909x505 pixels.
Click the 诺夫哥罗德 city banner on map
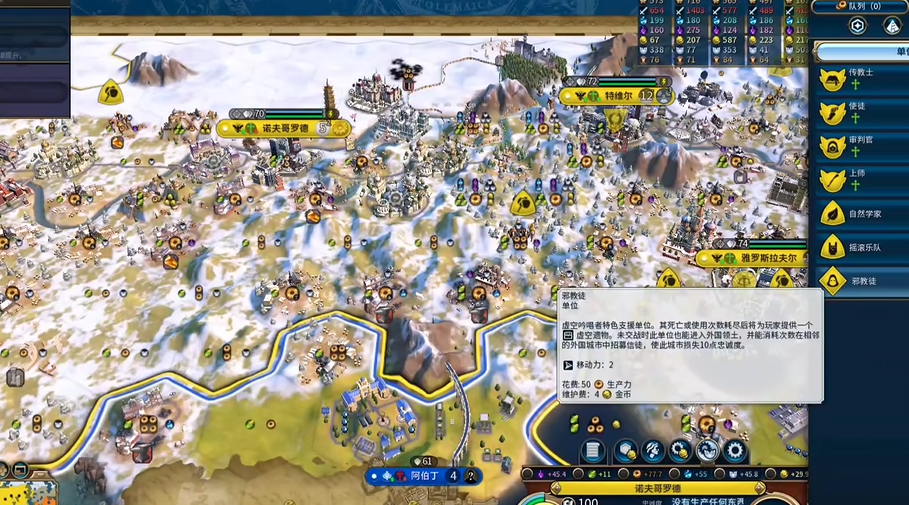click(283, 128)
